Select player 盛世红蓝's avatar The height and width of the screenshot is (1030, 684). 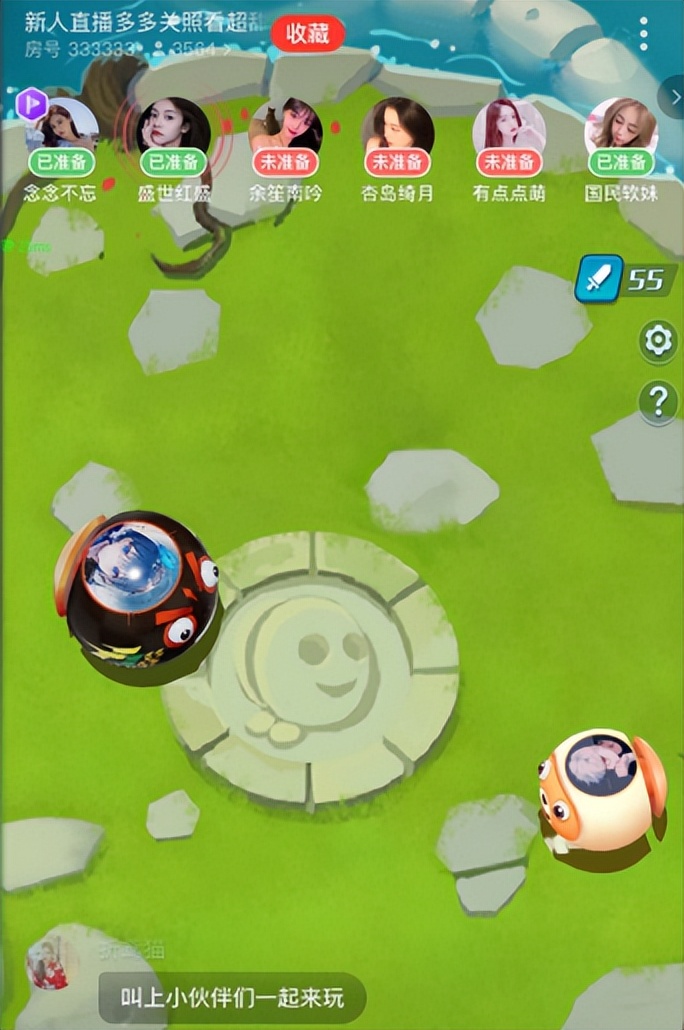pyautogui.click(x=174, y=125)
